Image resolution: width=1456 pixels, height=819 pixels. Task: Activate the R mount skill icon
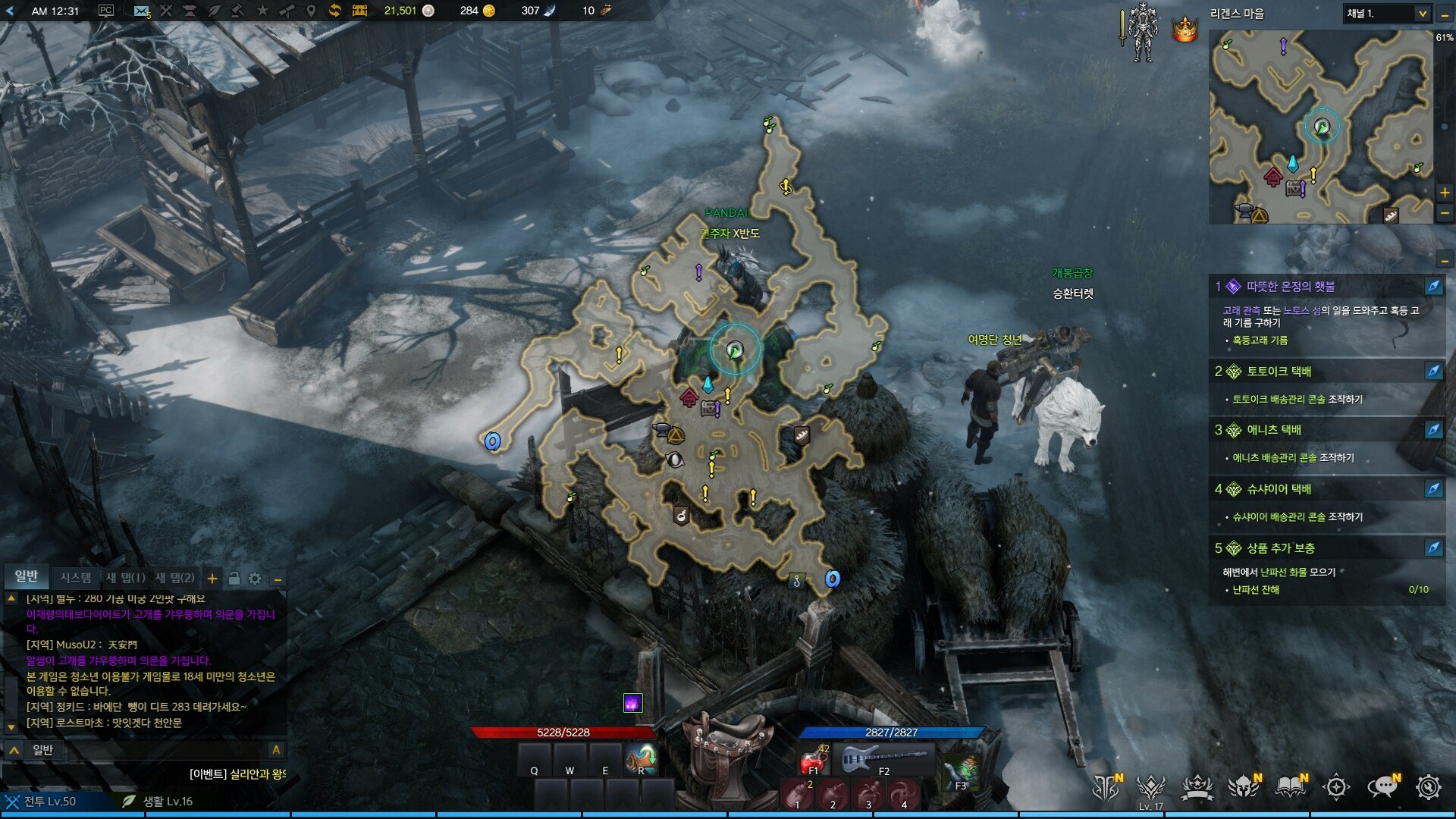tap(642, 758)
